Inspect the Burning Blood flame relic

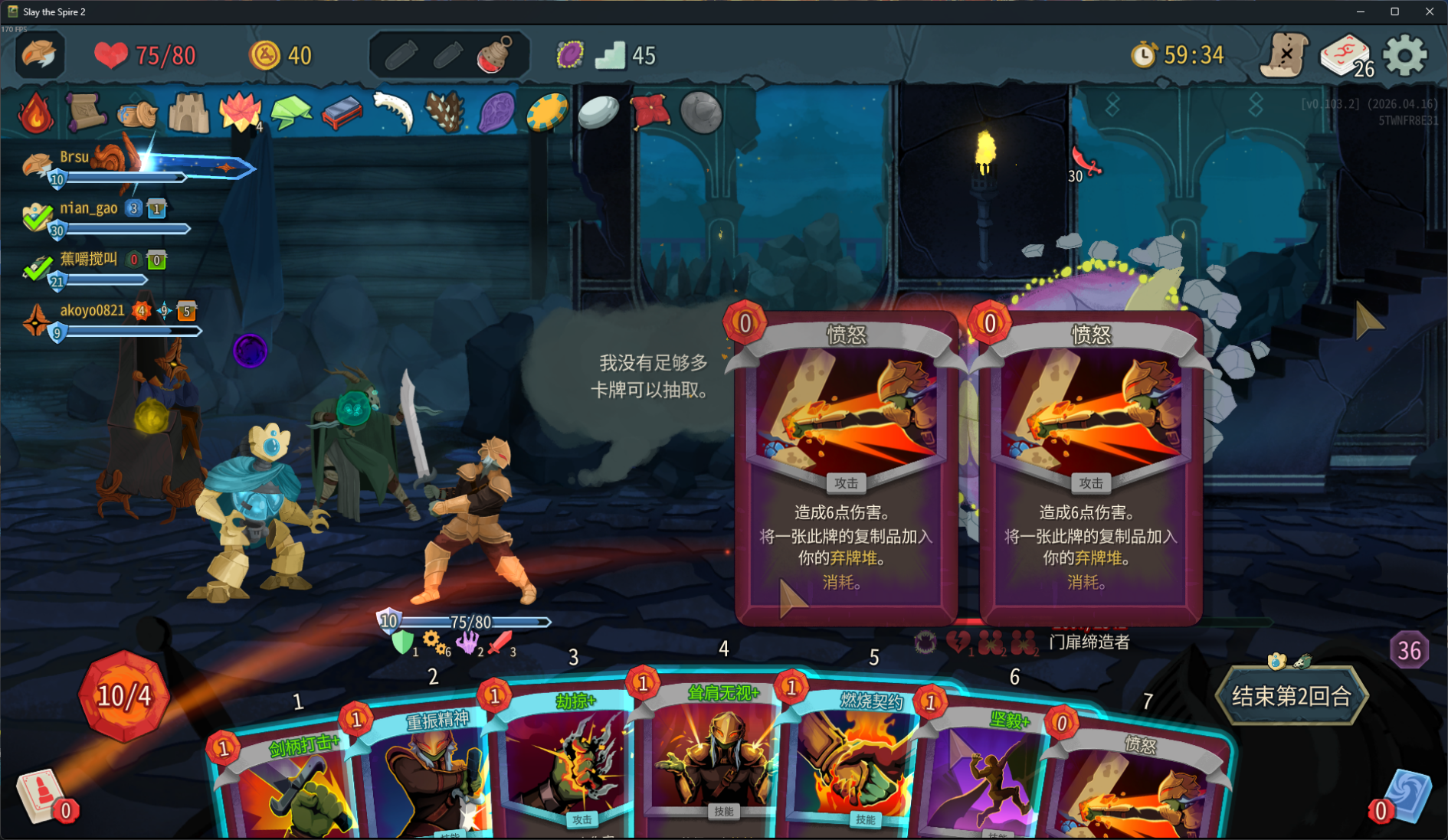click(x=35, y=113)
